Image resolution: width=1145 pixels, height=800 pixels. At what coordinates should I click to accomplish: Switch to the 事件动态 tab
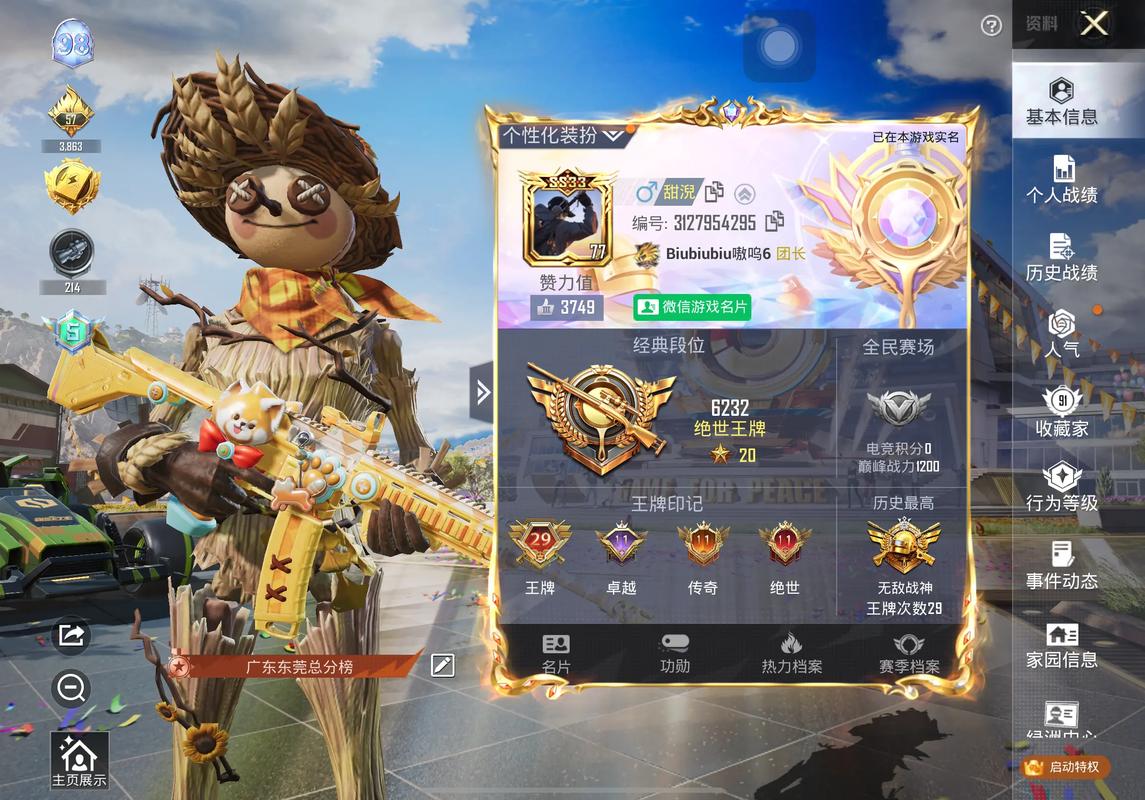click(1061, 567)
